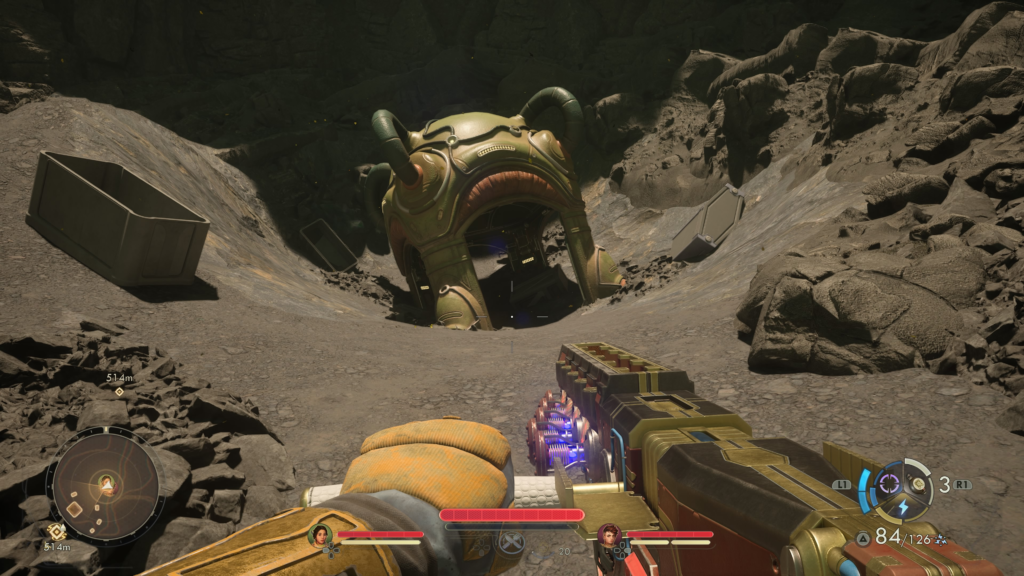Select the red-haired companion portrait
Image resolution: width=1024 pixels, height=576 pixels.
(x=607, y=535)
